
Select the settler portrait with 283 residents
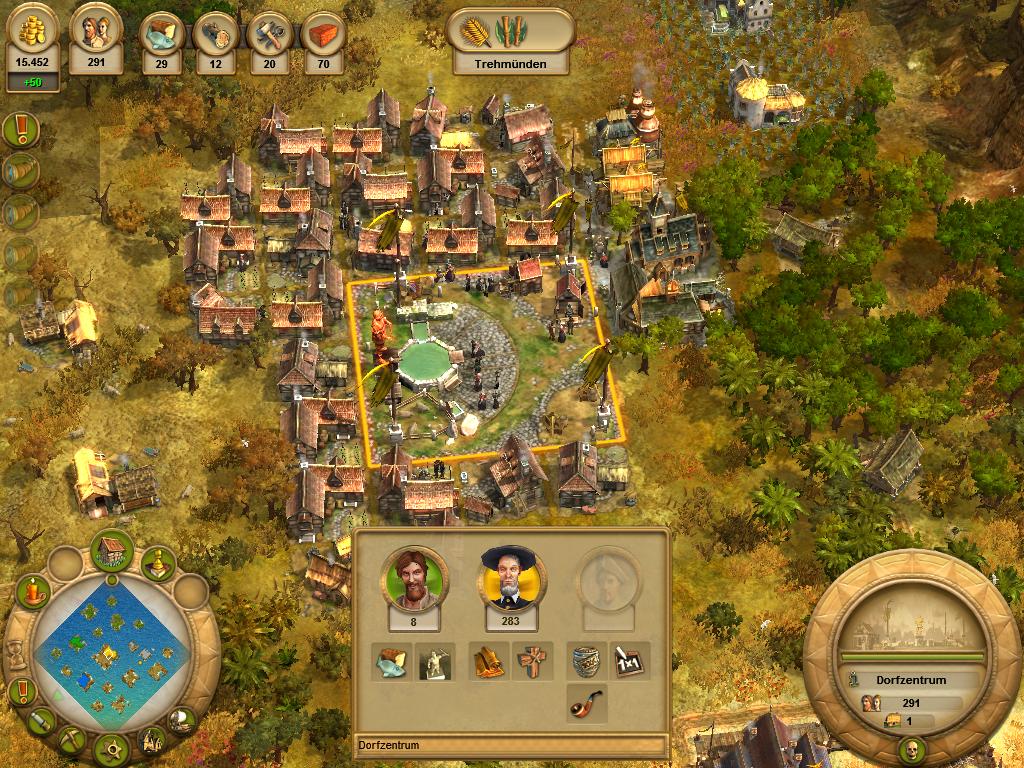tap(504, 578)
